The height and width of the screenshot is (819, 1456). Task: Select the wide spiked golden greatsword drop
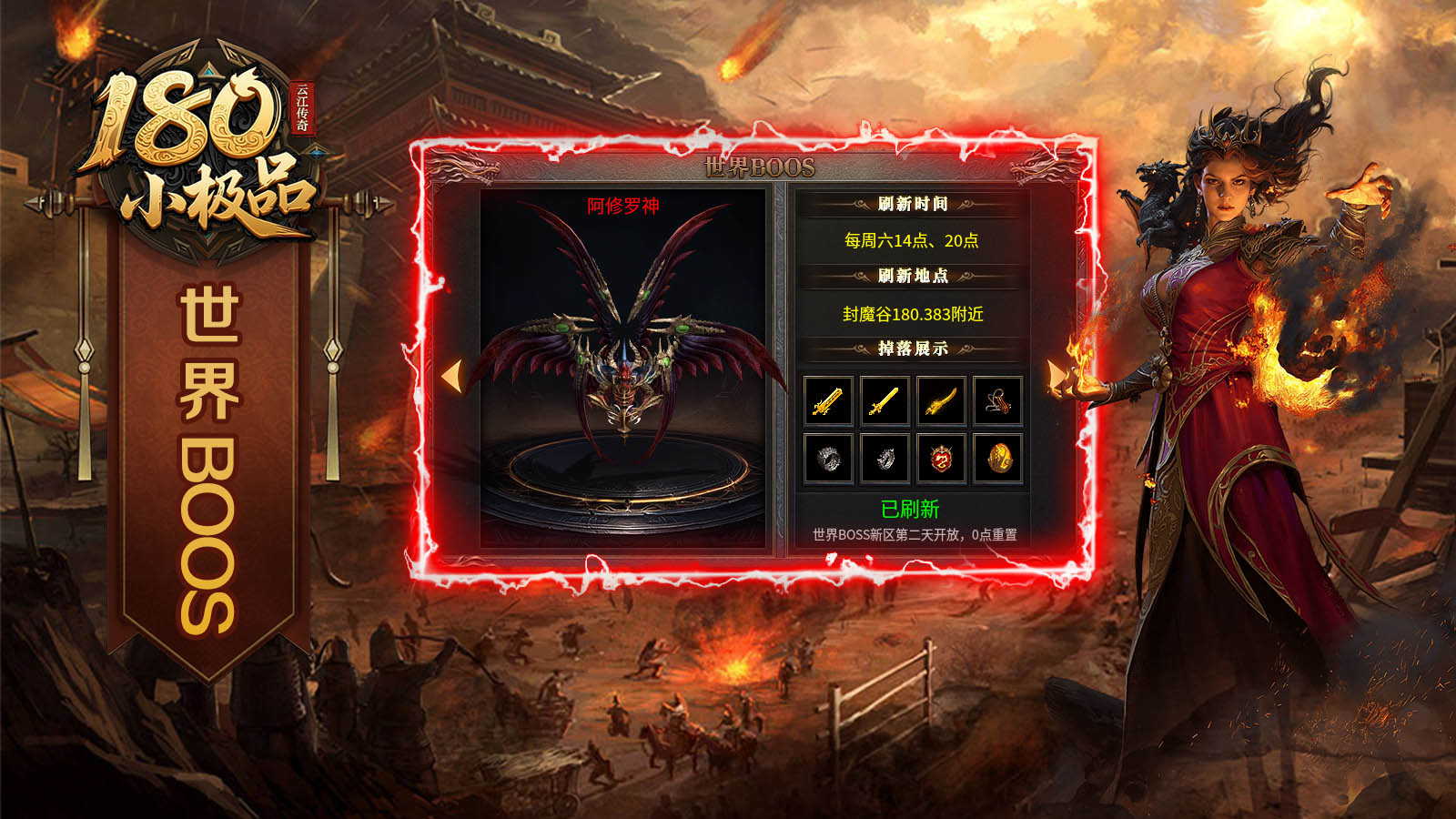point(828,401)
